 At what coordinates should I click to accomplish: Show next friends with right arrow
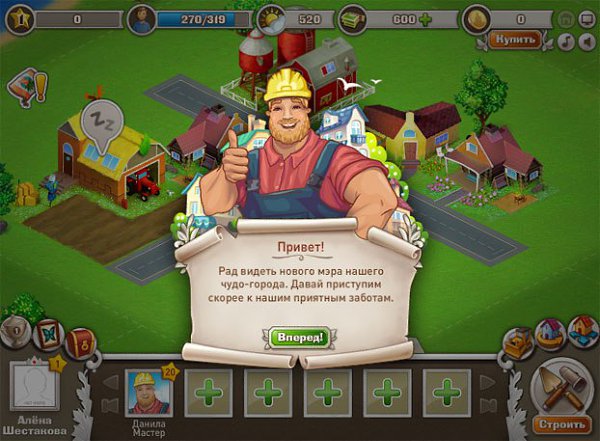[x=488, y=383]
